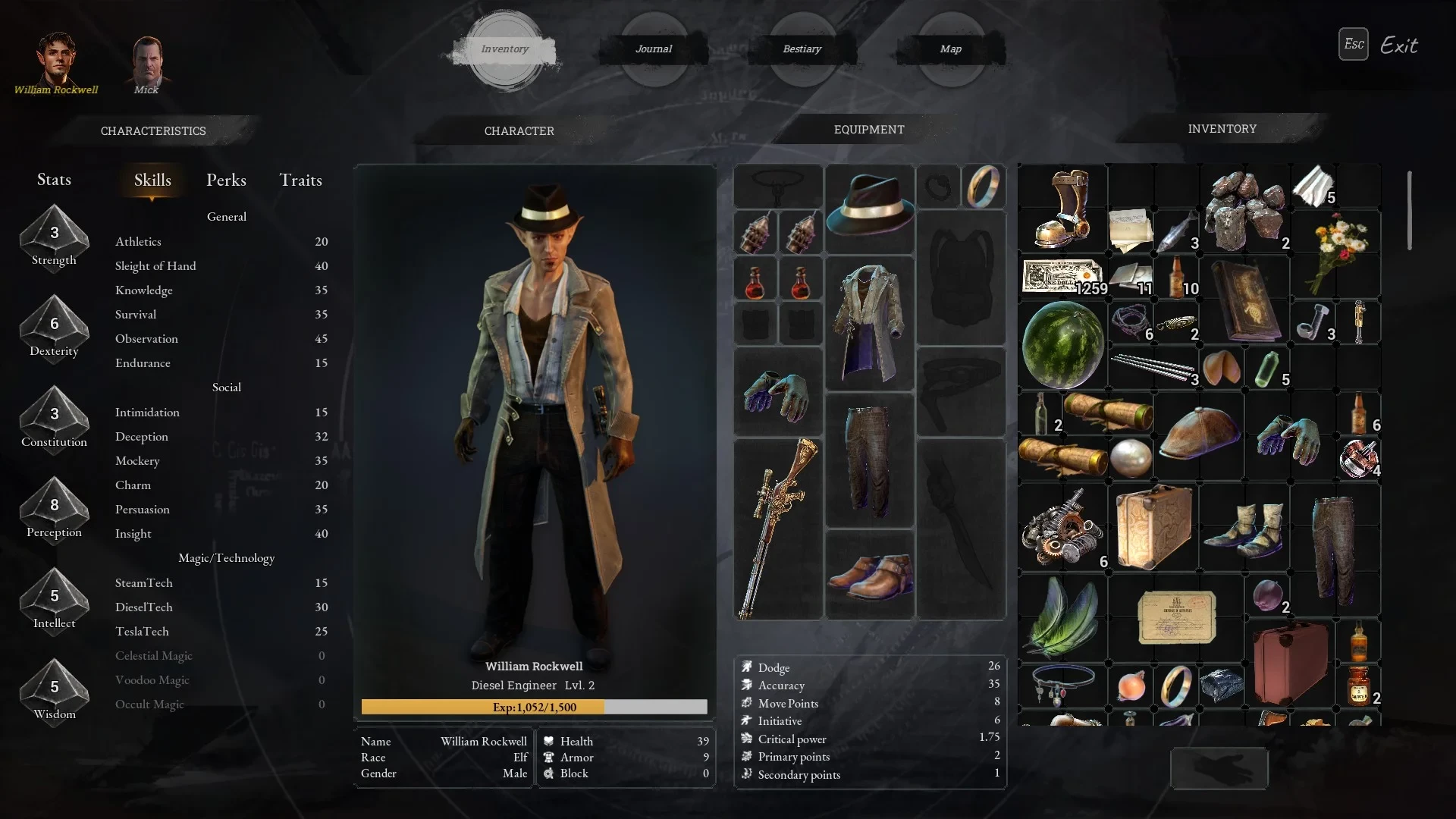
Task: Switch to the Perks tab
Action: (226, 180)
